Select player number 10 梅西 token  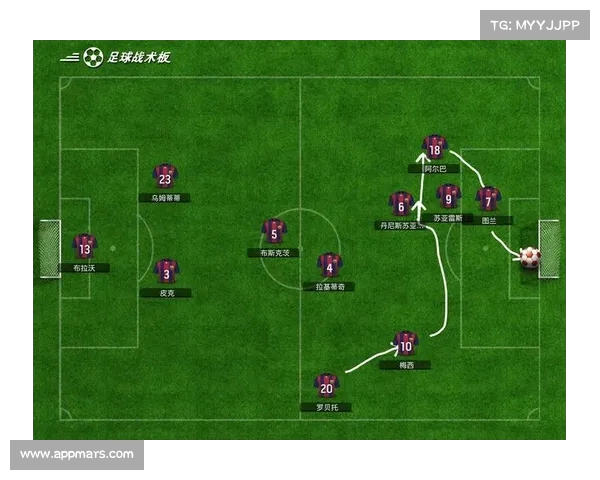click(405, 344)
